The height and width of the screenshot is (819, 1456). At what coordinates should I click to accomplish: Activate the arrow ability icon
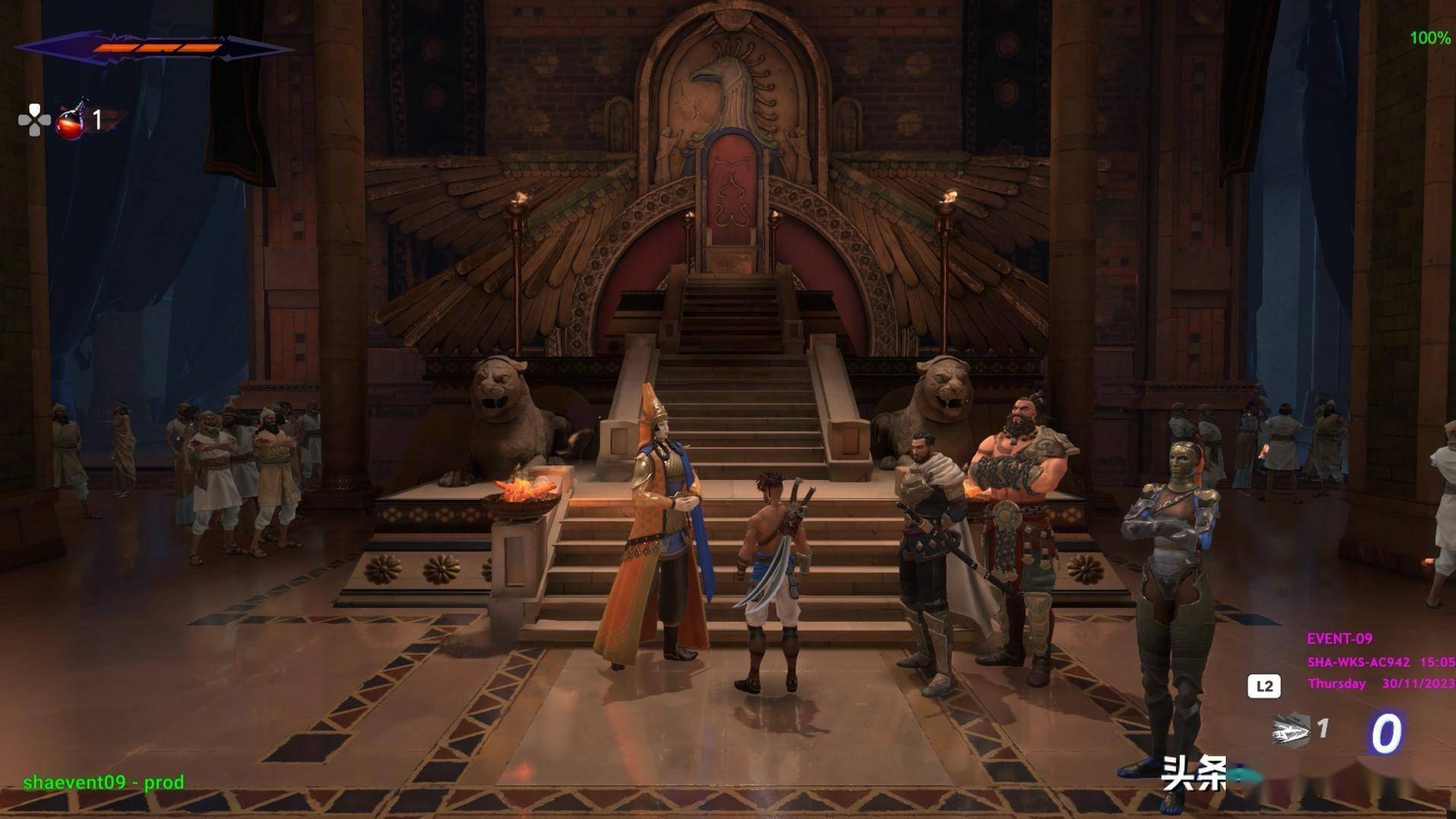point(1291,732)
